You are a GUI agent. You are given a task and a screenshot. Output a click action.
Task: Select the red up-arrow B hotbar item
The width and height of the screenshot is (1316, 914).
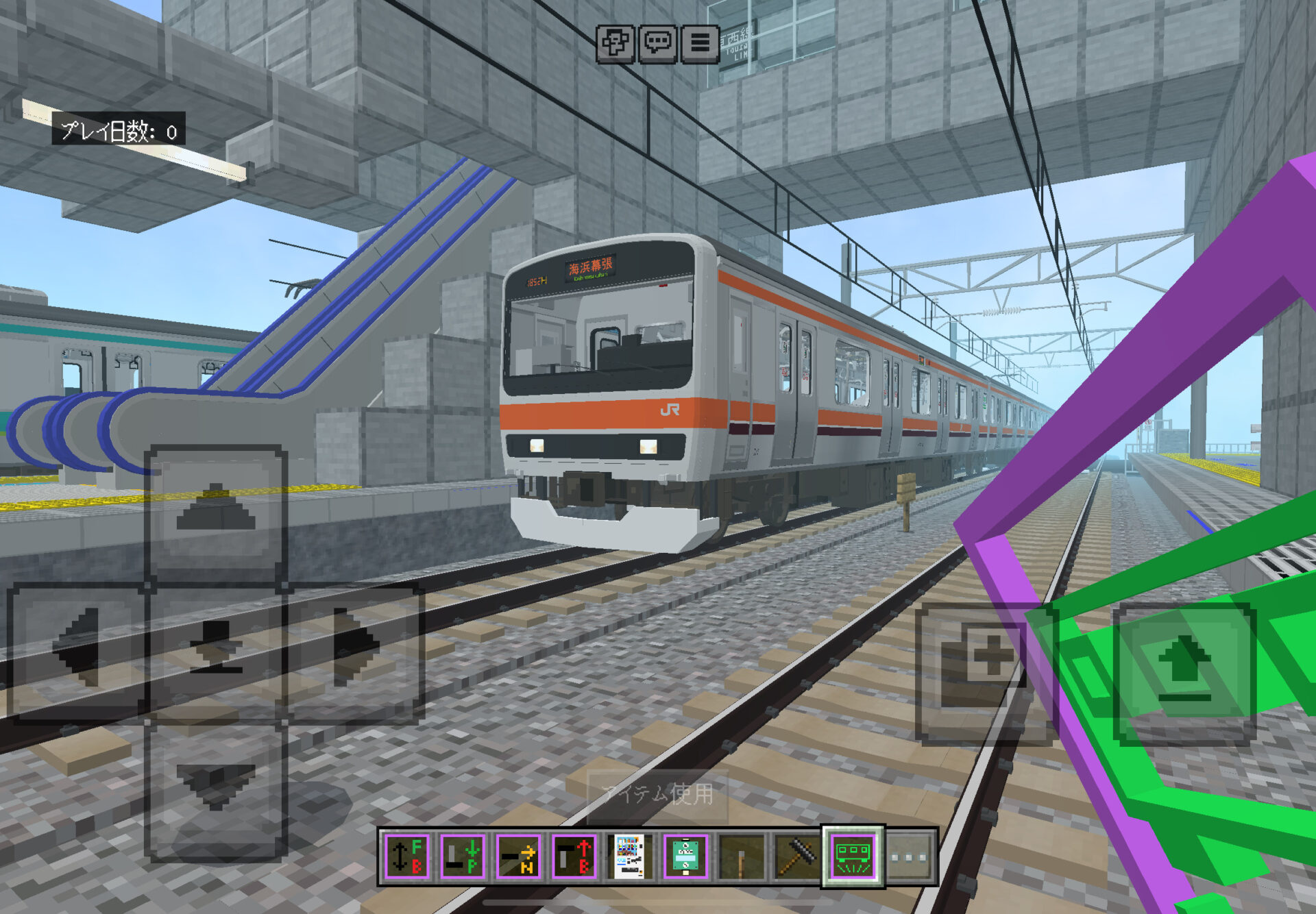574,856
